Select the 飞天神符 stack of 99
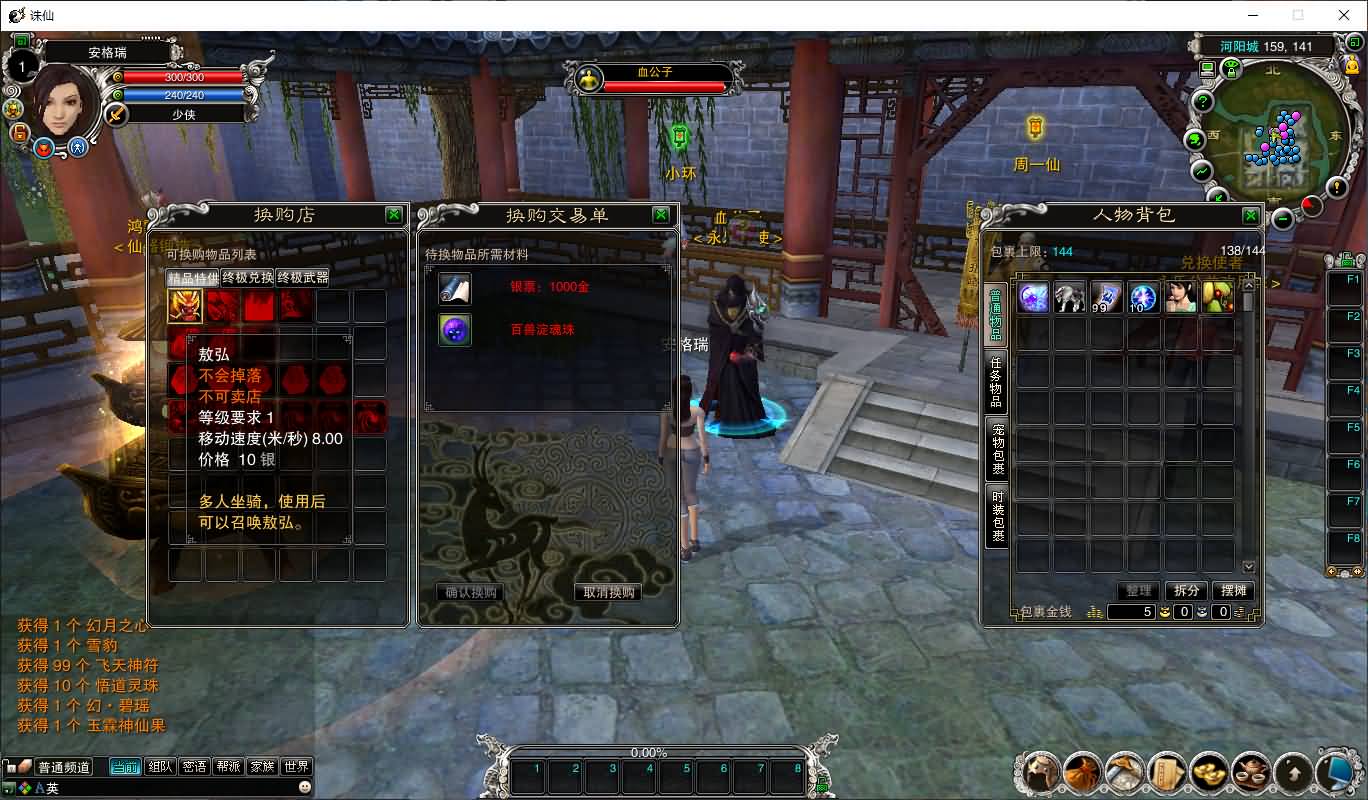Viewport: 1368px width, 800px height. 1107,298
